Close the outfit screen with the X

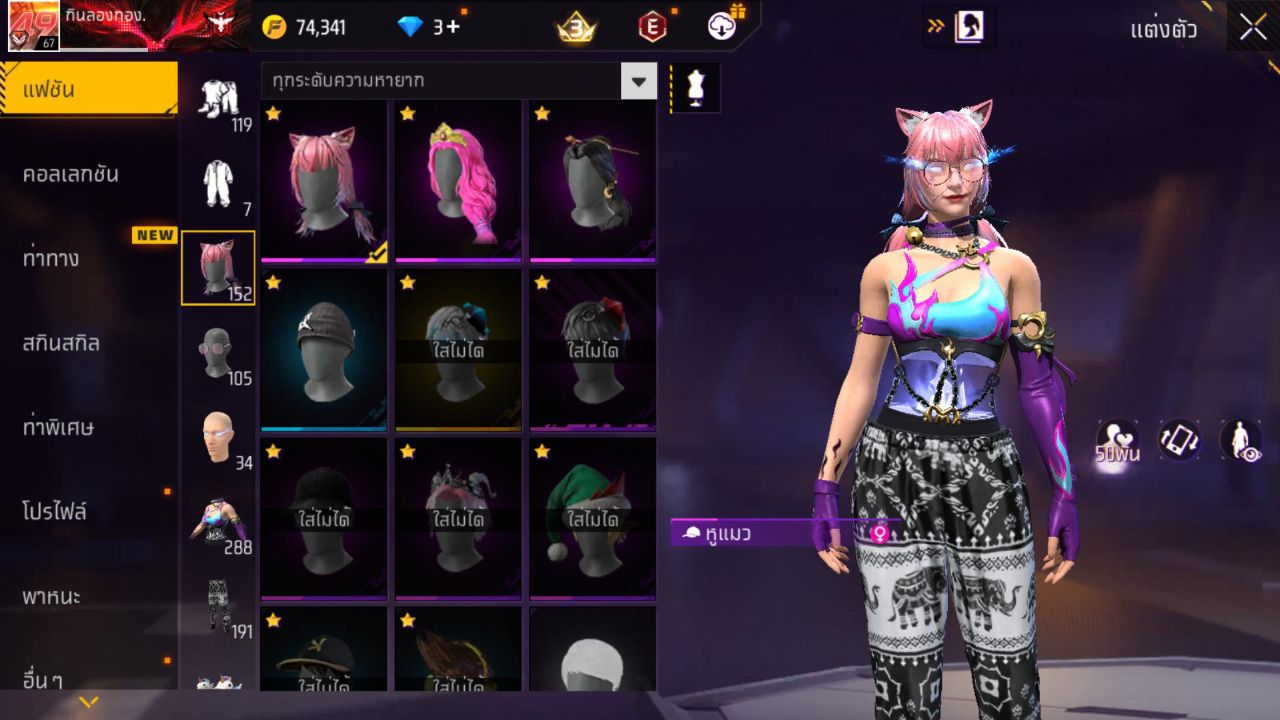click(x=1253, y=28)
